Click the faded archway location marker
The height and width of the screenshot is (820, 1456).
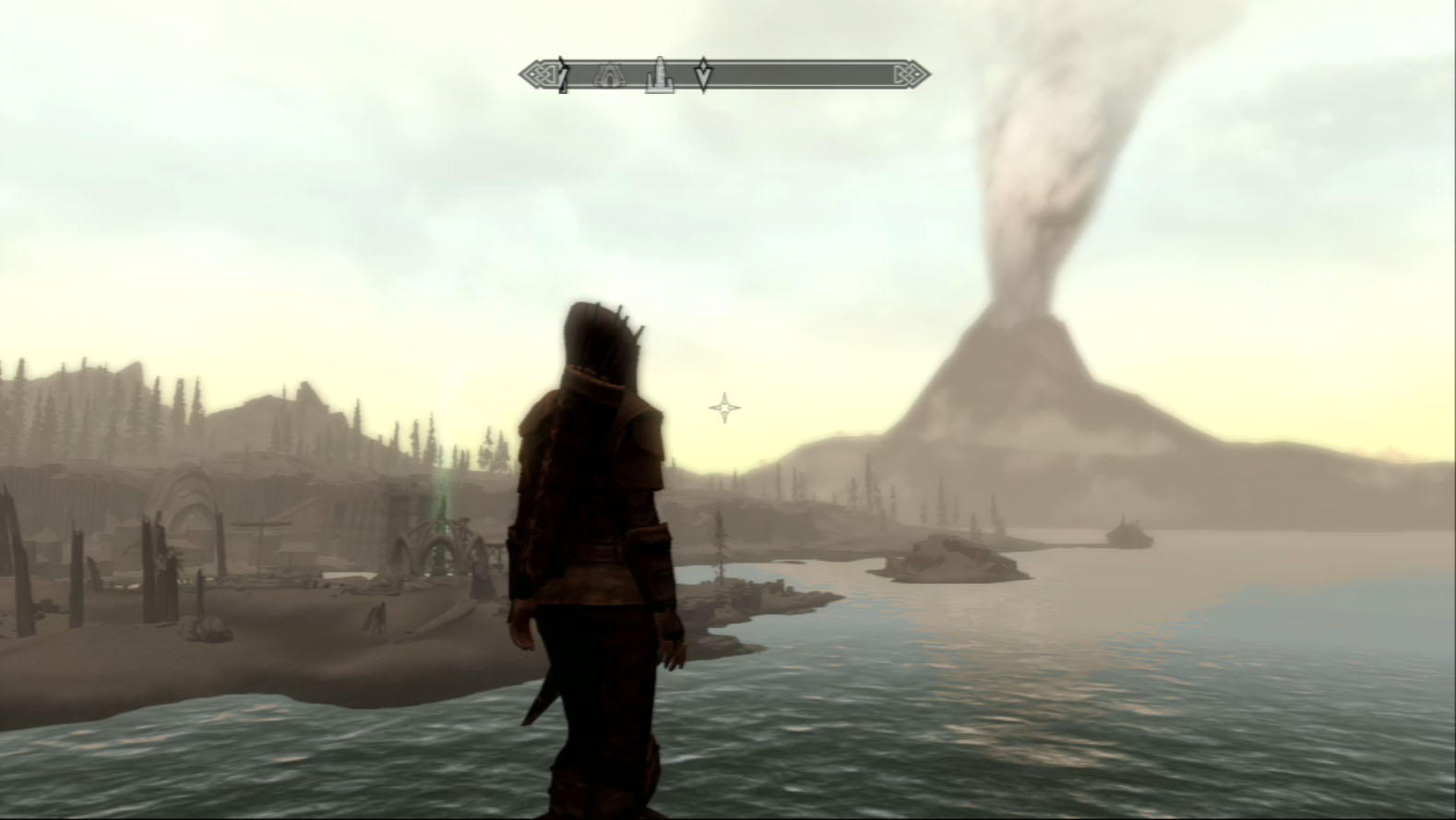coord(610,76)
